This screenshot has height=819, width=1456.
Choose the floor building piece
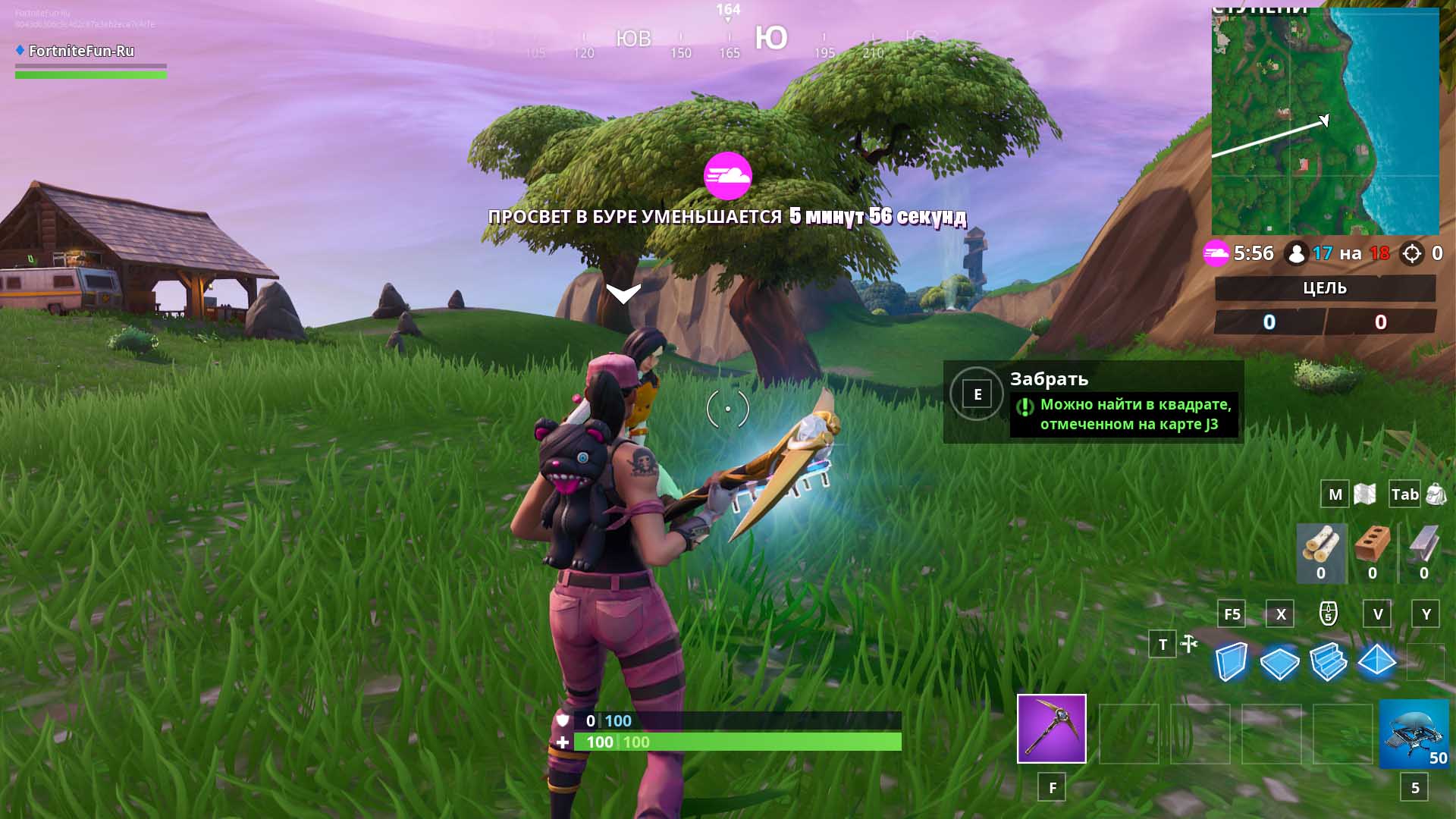point(1279,662)
